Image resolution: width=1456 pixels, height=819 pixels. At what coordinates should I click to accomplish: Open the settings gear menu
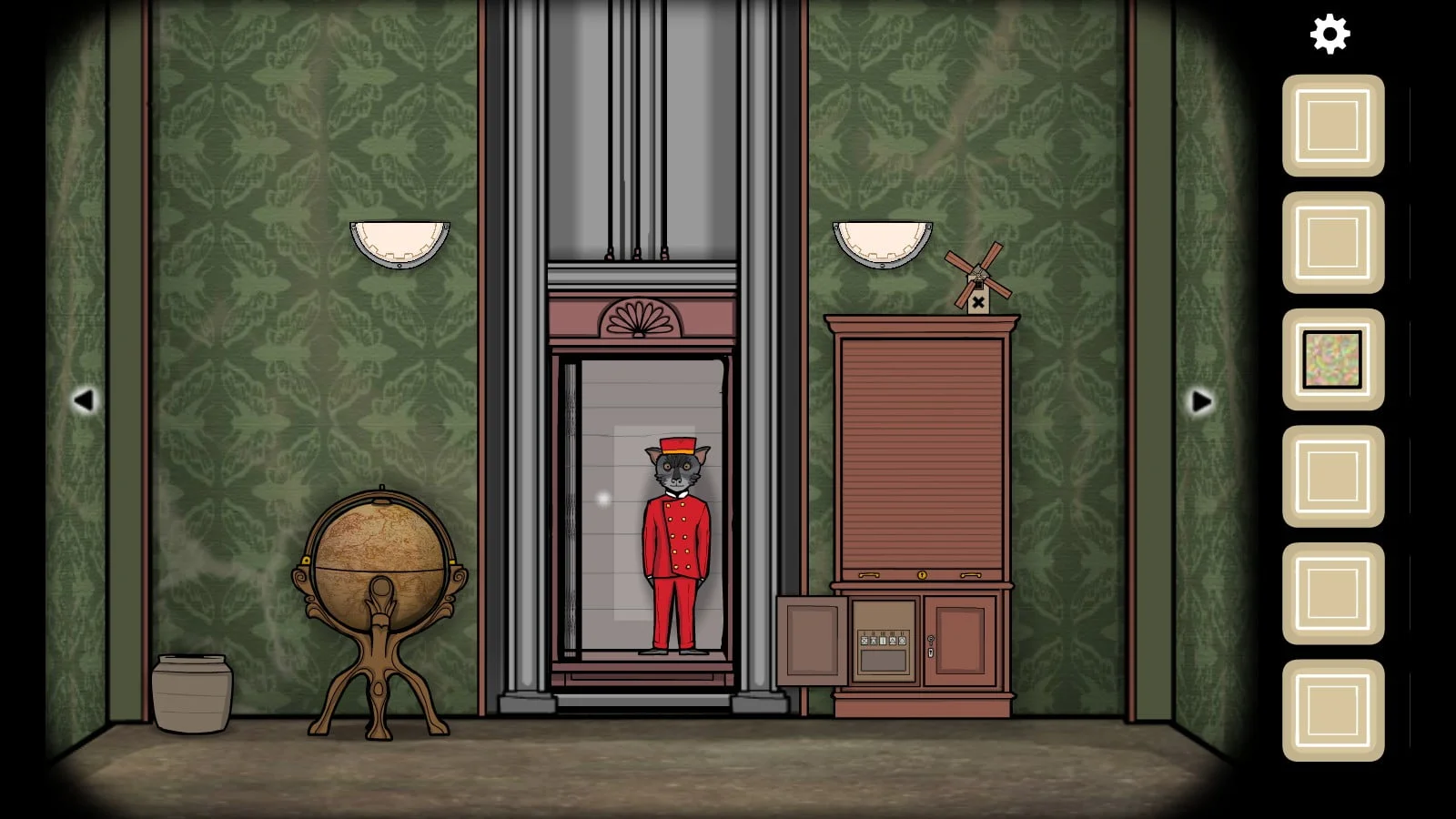1330,34
